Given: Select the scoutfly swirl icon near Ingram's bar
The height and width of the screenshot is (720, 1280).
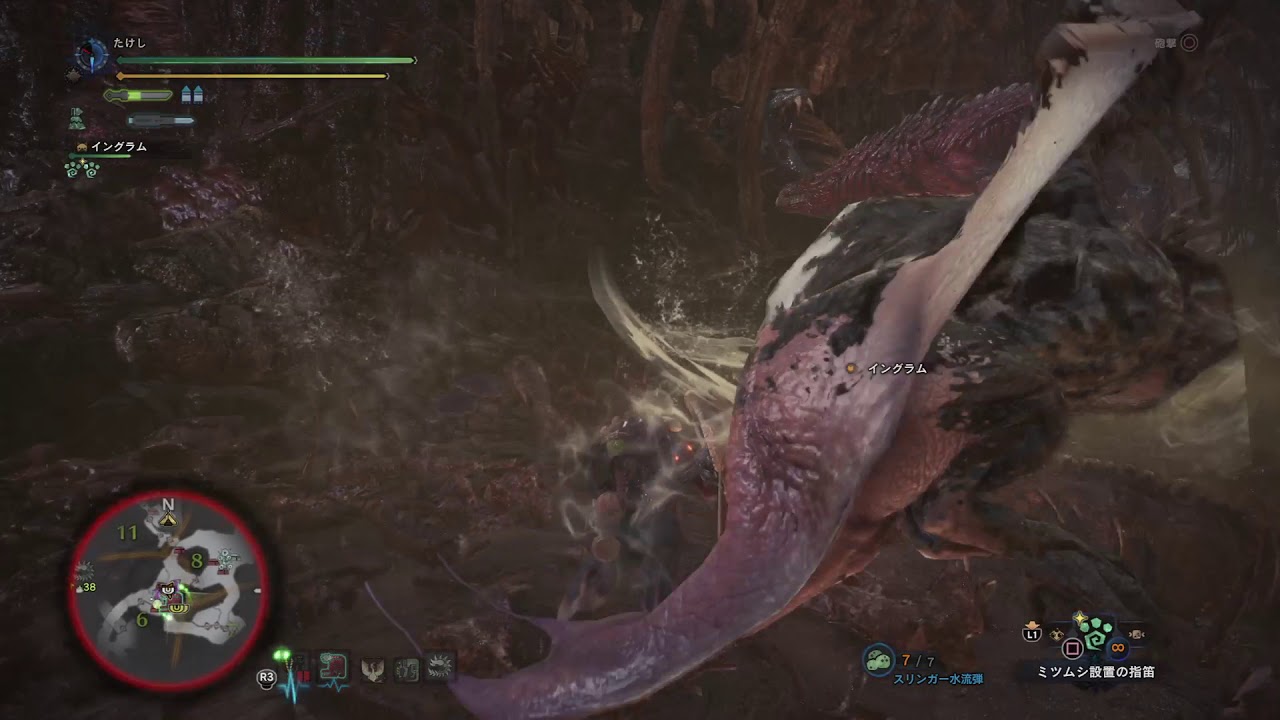Looking at the screenshot, I should (x=81, y=169).
